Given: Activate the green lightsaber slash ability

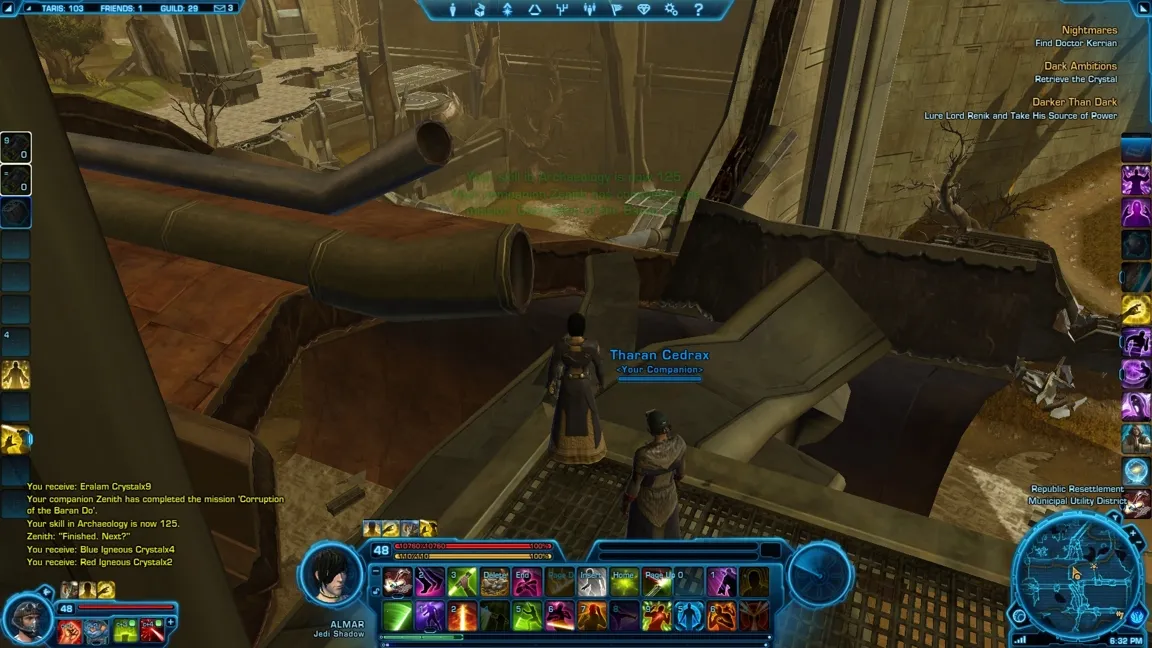Looking at the screenshot, I should pos(397,615).
